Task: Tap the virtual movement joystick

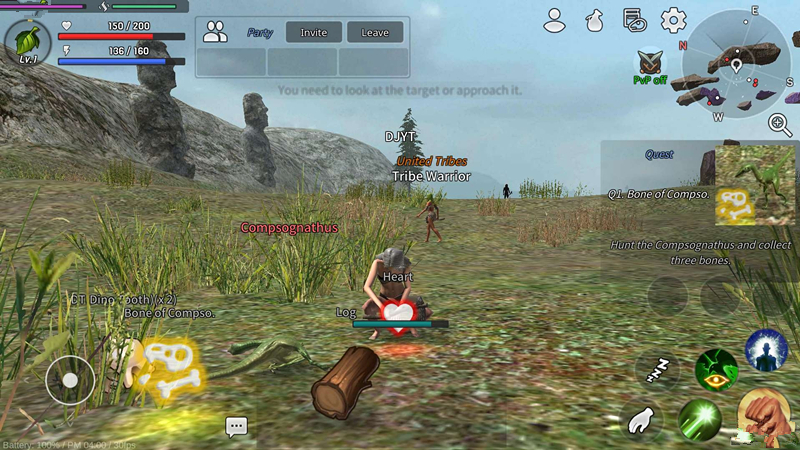Action: (70, 380)
